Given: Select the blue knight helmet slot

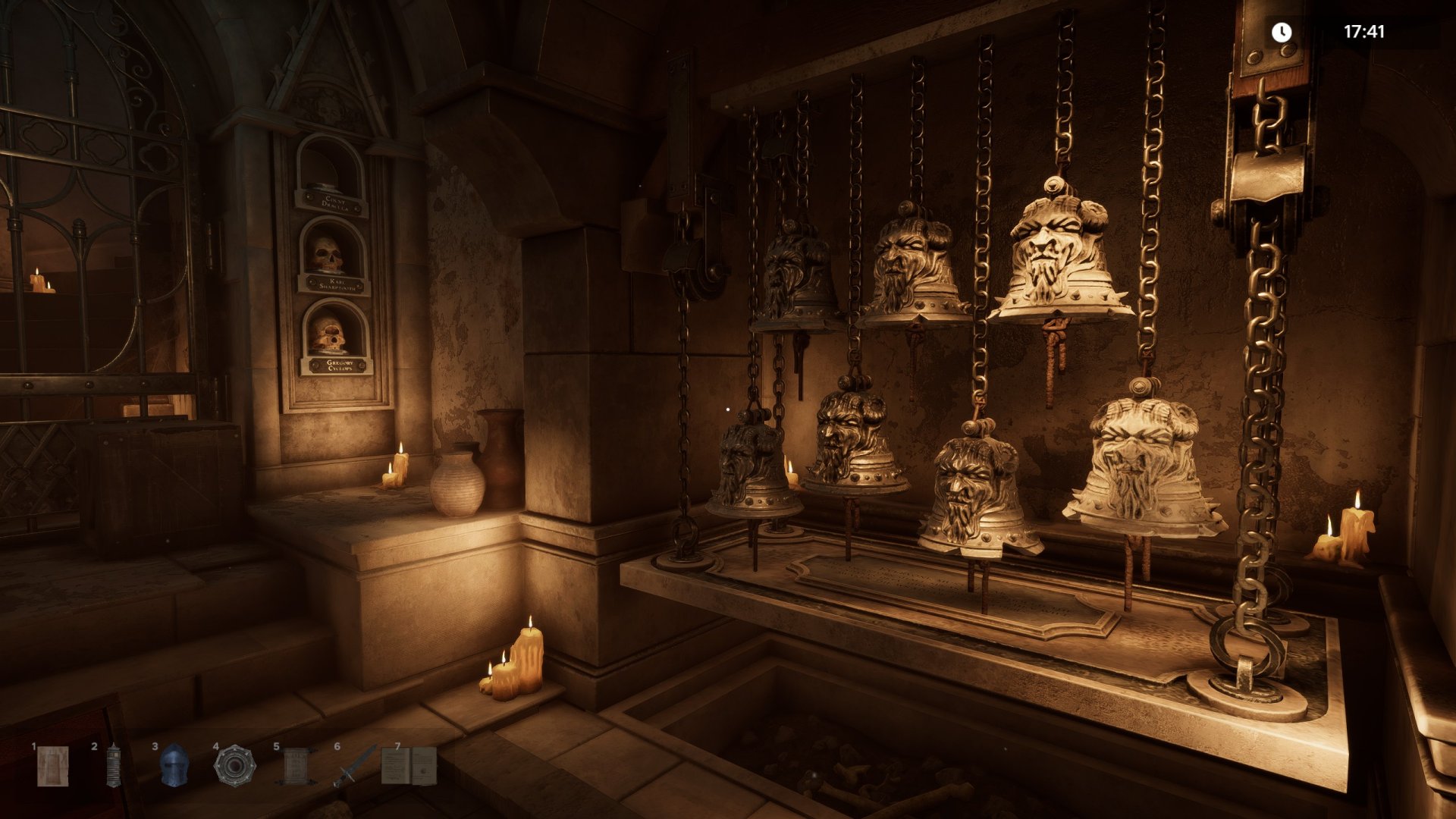Looking at the screenshot, I should pyautogui.click(x=174, y=765).
